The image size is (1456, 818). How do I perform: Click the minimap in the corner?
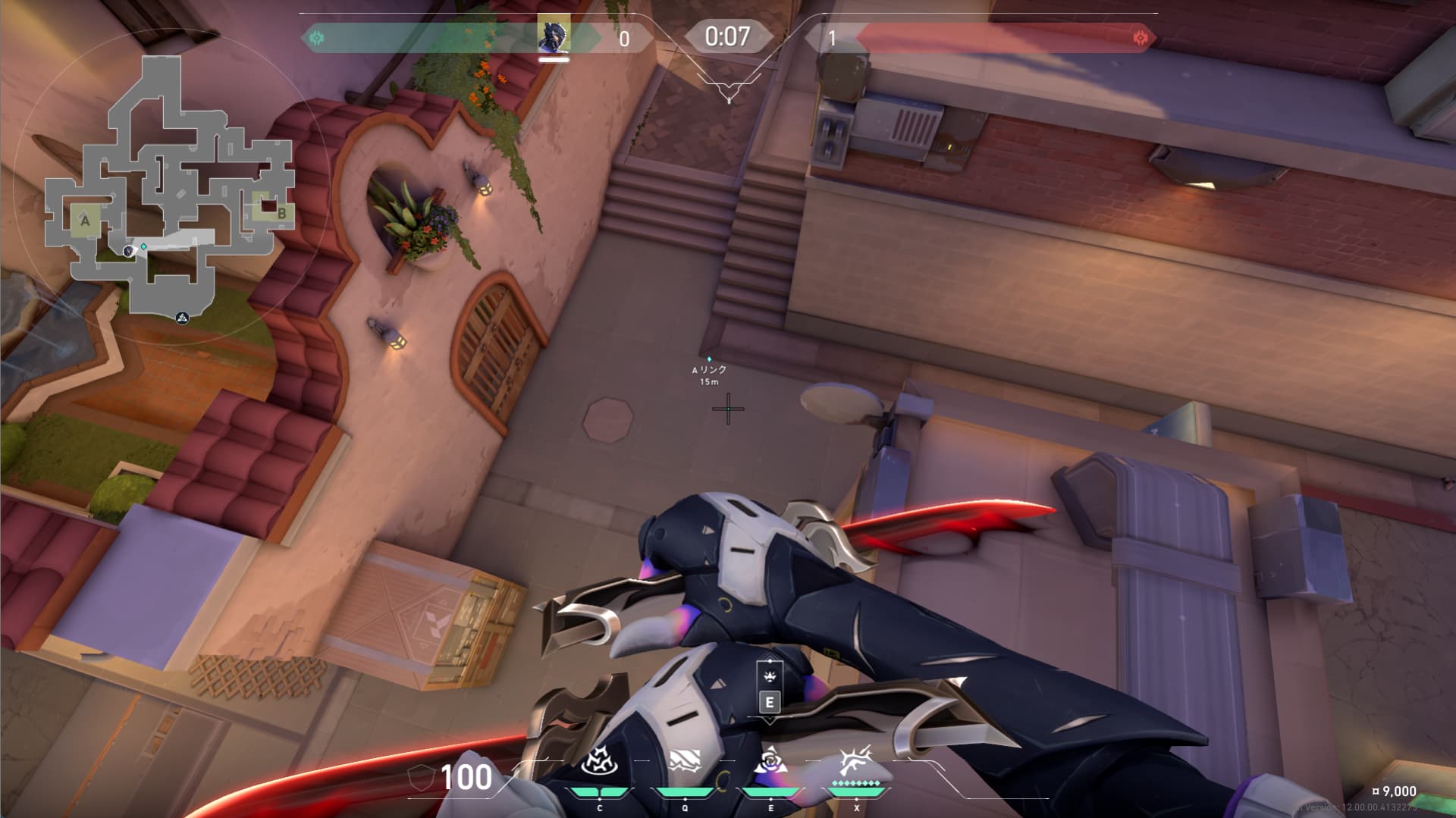click(168, 186)
